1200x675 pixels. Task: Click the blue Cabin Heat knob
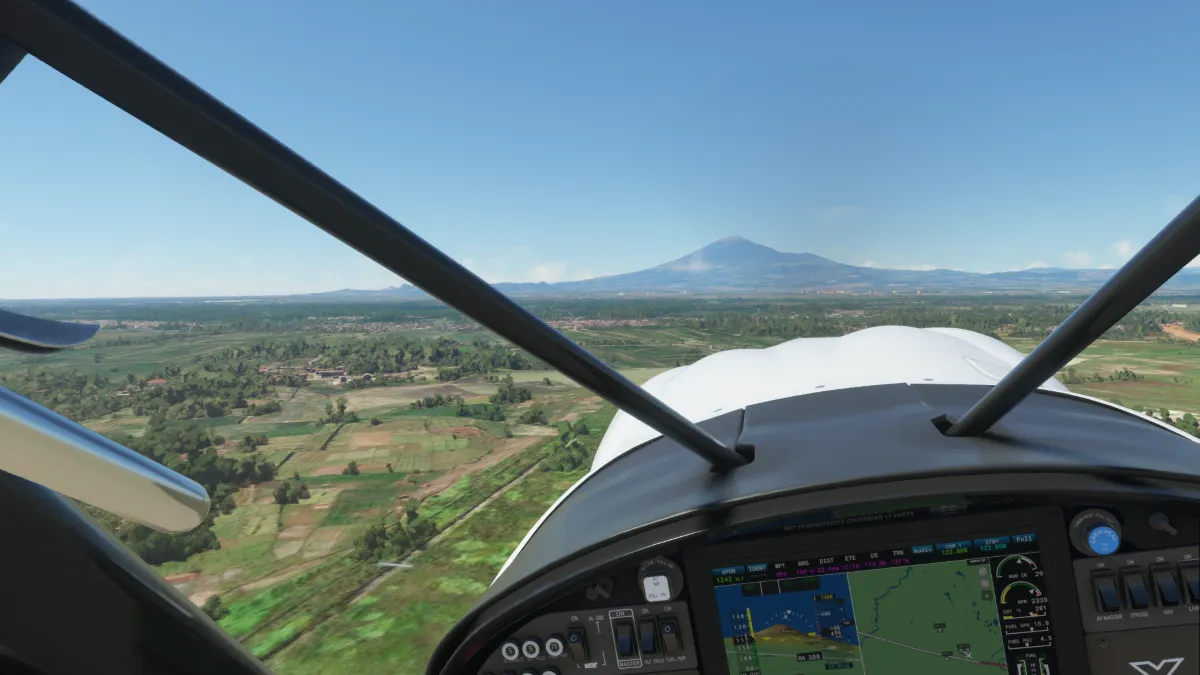[1102, 540]
